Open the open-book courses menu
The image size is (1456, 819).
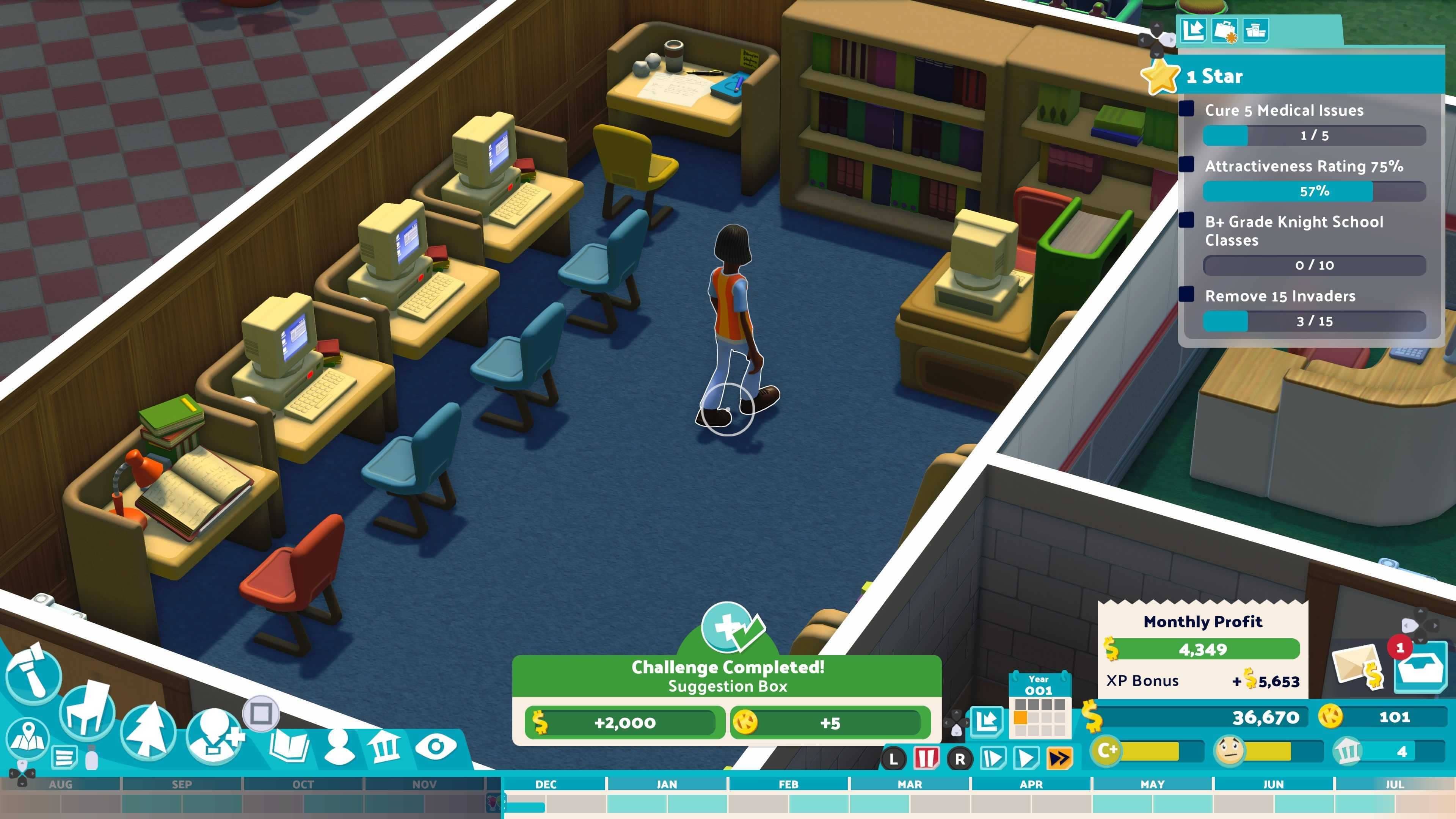289,745
